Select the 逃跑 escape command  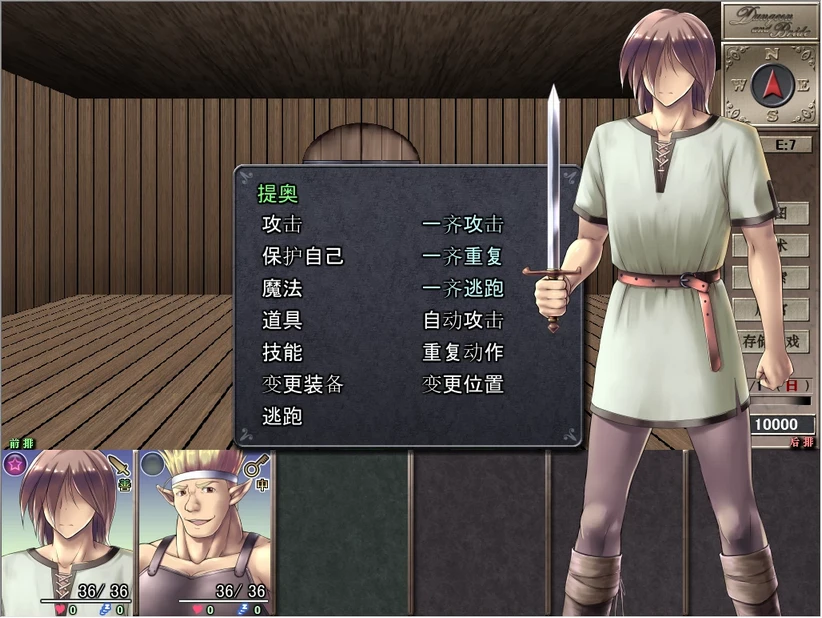pos(281,417)
